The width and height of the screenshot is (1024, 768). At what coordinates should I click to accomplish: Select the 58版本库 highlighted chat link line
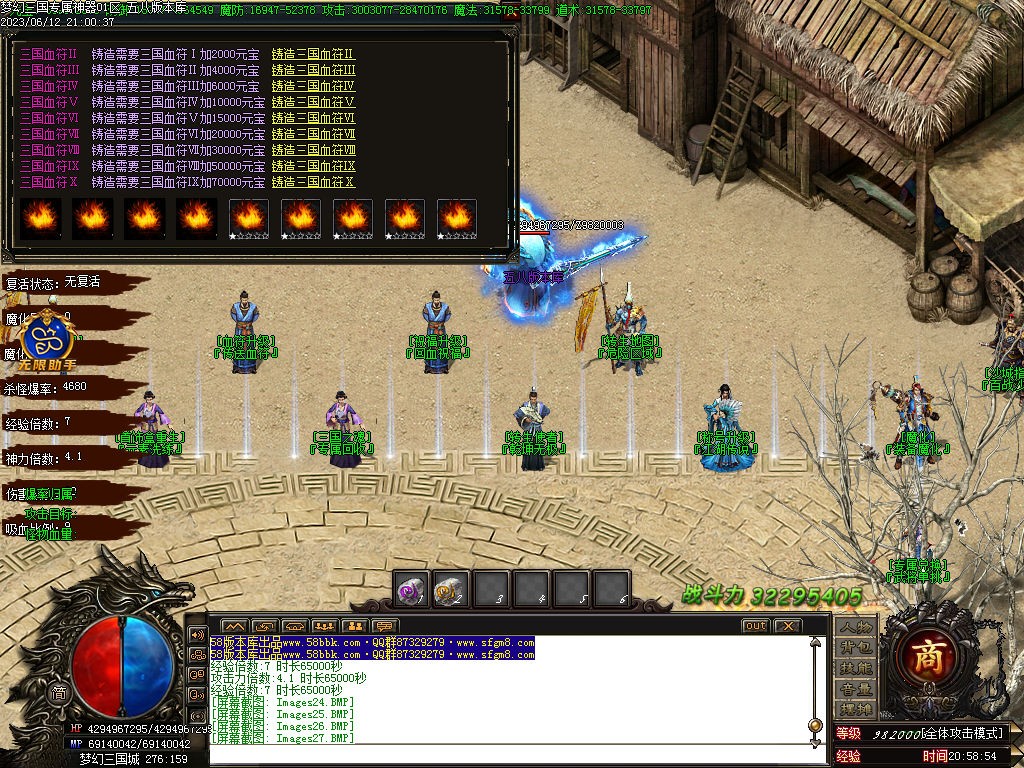(x=372, y=642)
